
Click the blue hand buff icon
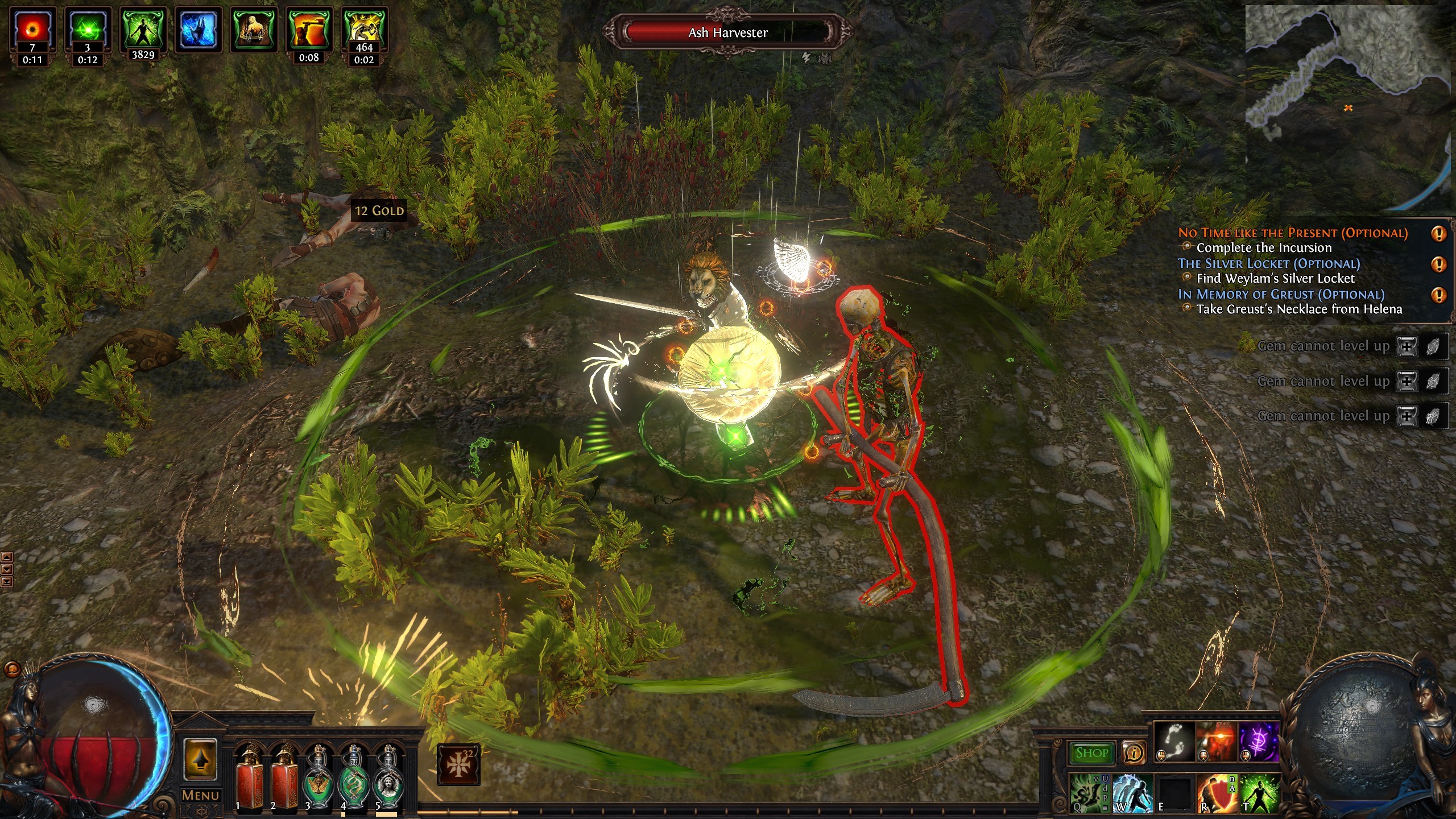198,30
